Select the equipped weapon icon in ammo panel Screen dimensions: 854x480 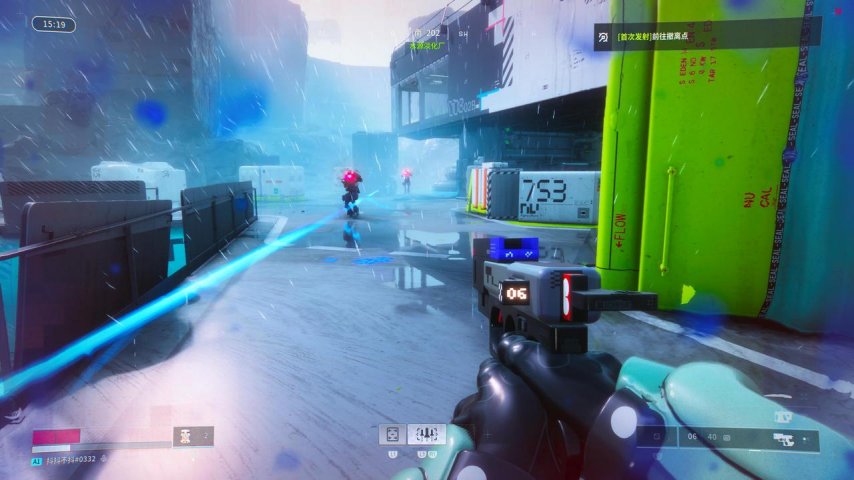pyautogui.click(x=785, y=437)
